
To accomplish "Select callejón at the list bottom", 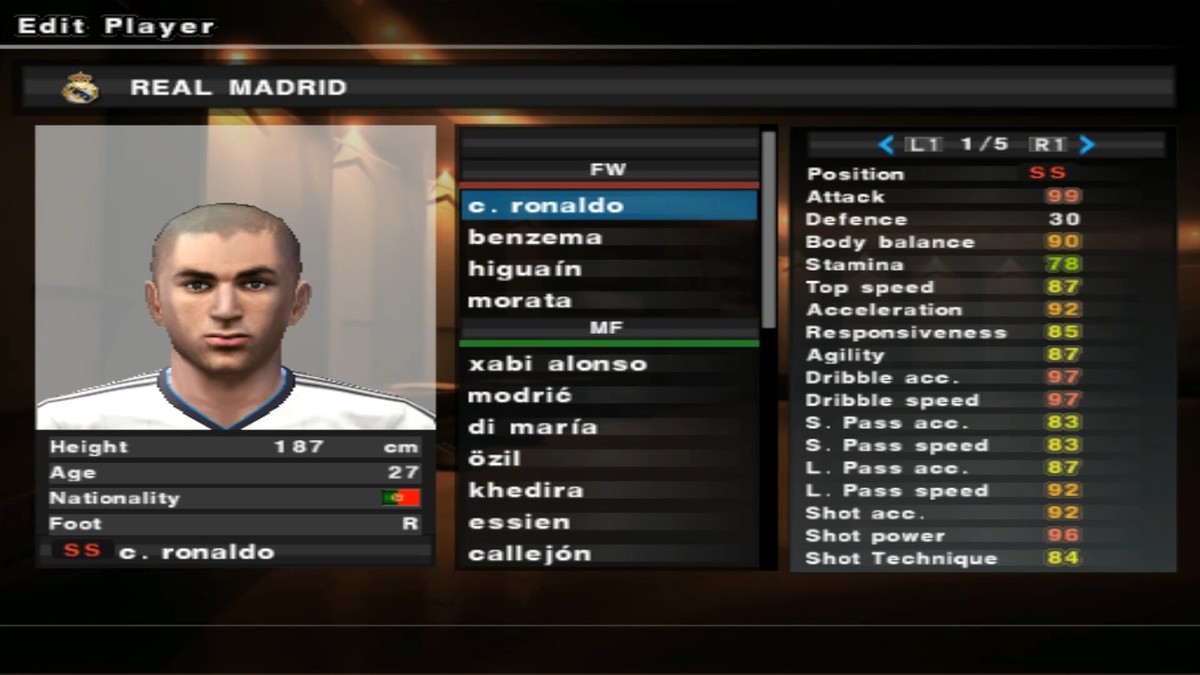I will [x=608, y=554].
